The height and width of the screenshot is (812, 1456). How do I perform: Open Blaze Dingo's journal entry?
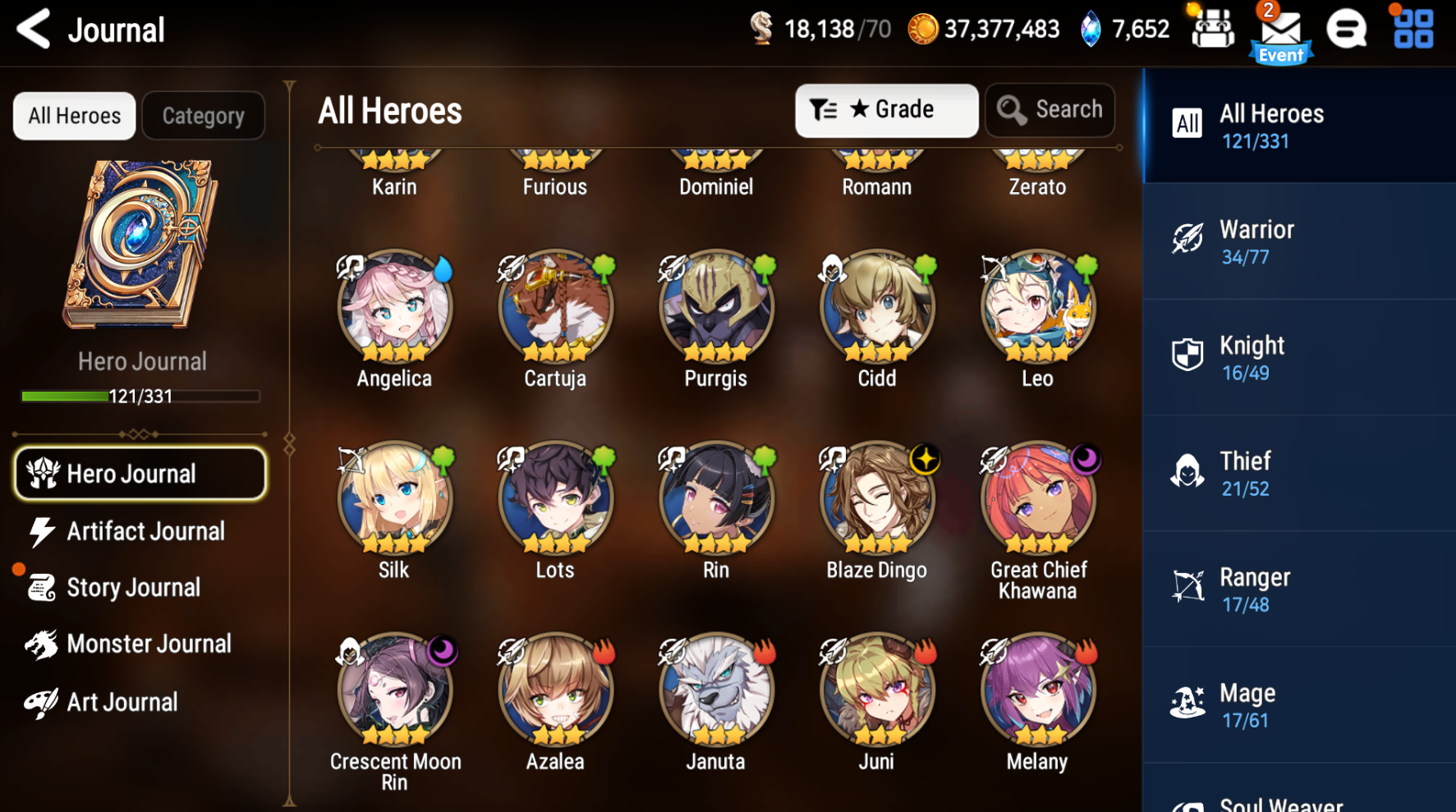coord(876,498)
